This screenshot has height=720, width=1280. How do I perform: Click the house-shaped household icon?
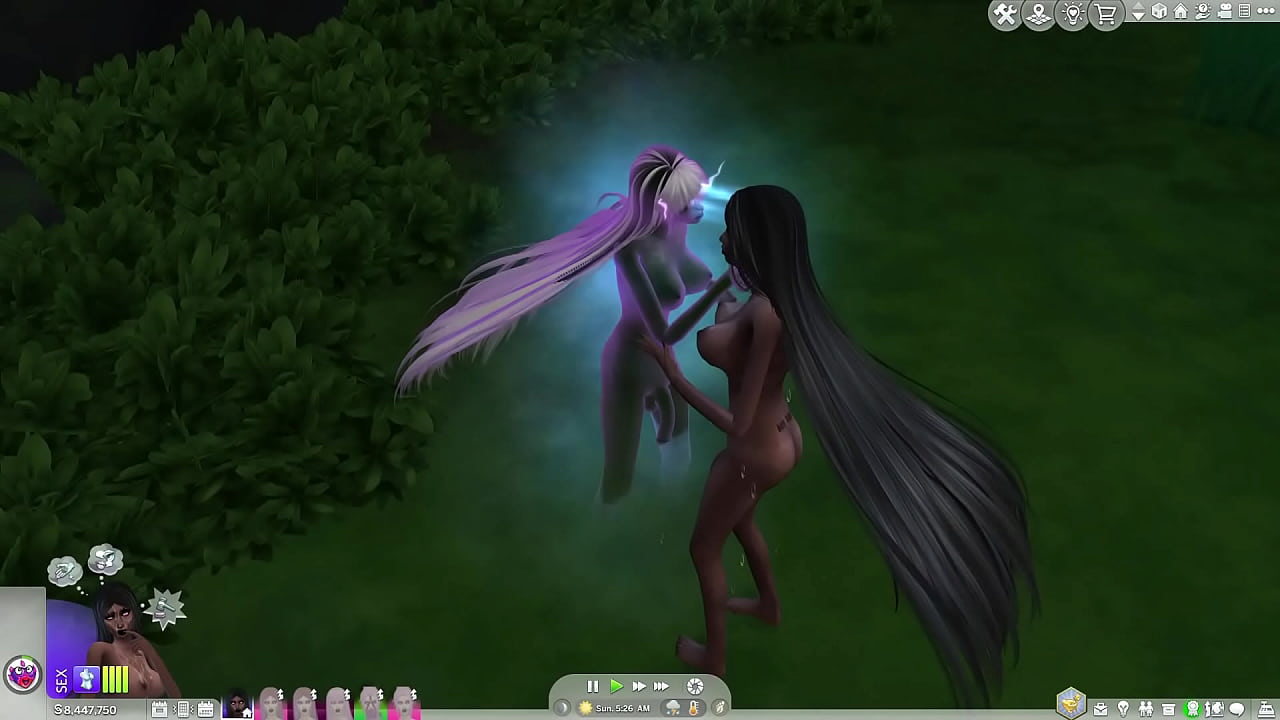tap(1181, 11)
